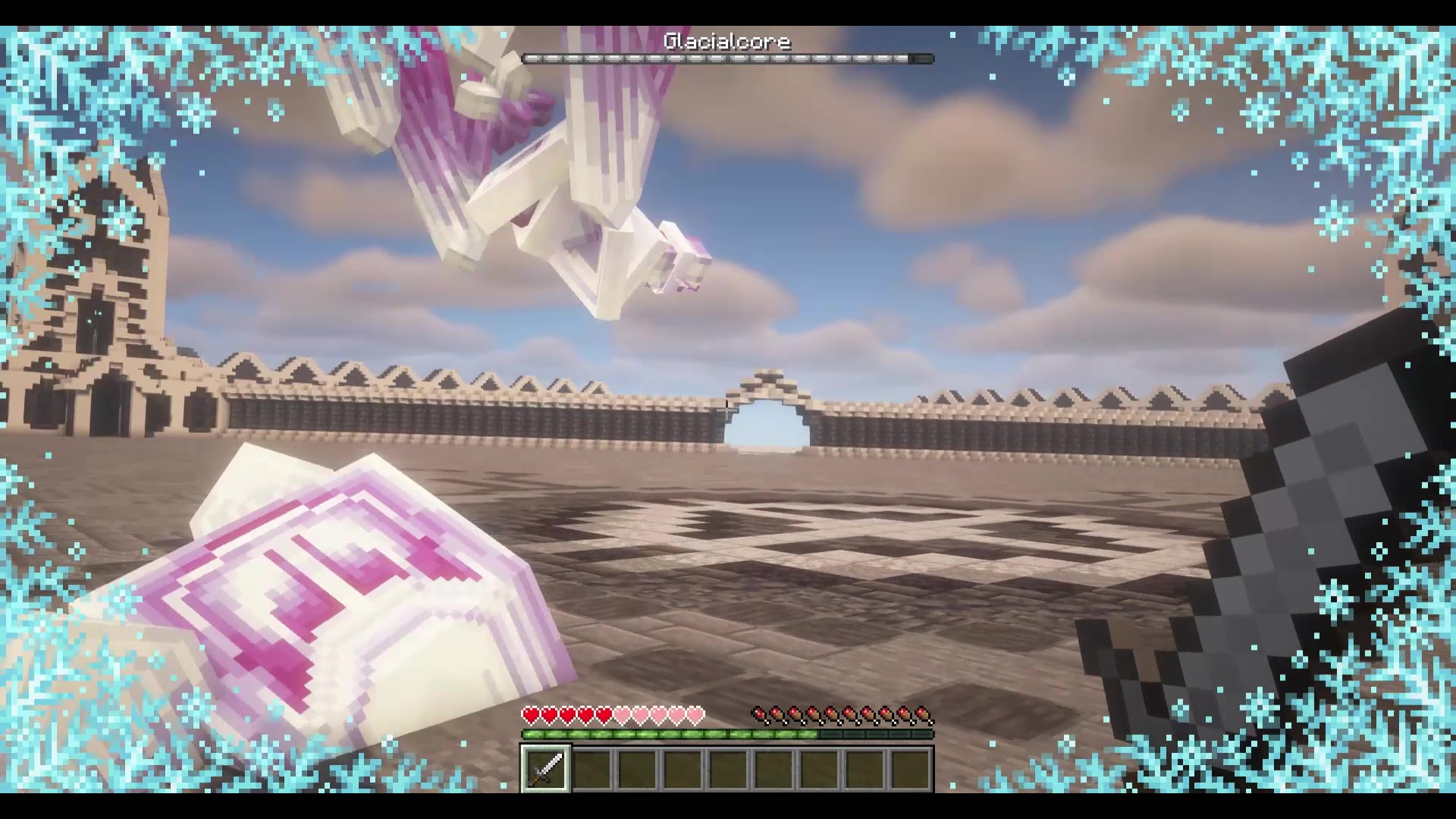Image resolution: width=1456 pixels, height=819 pixels.
Task: Click the Glacialcore boss name text
Action: click(726, 41)
